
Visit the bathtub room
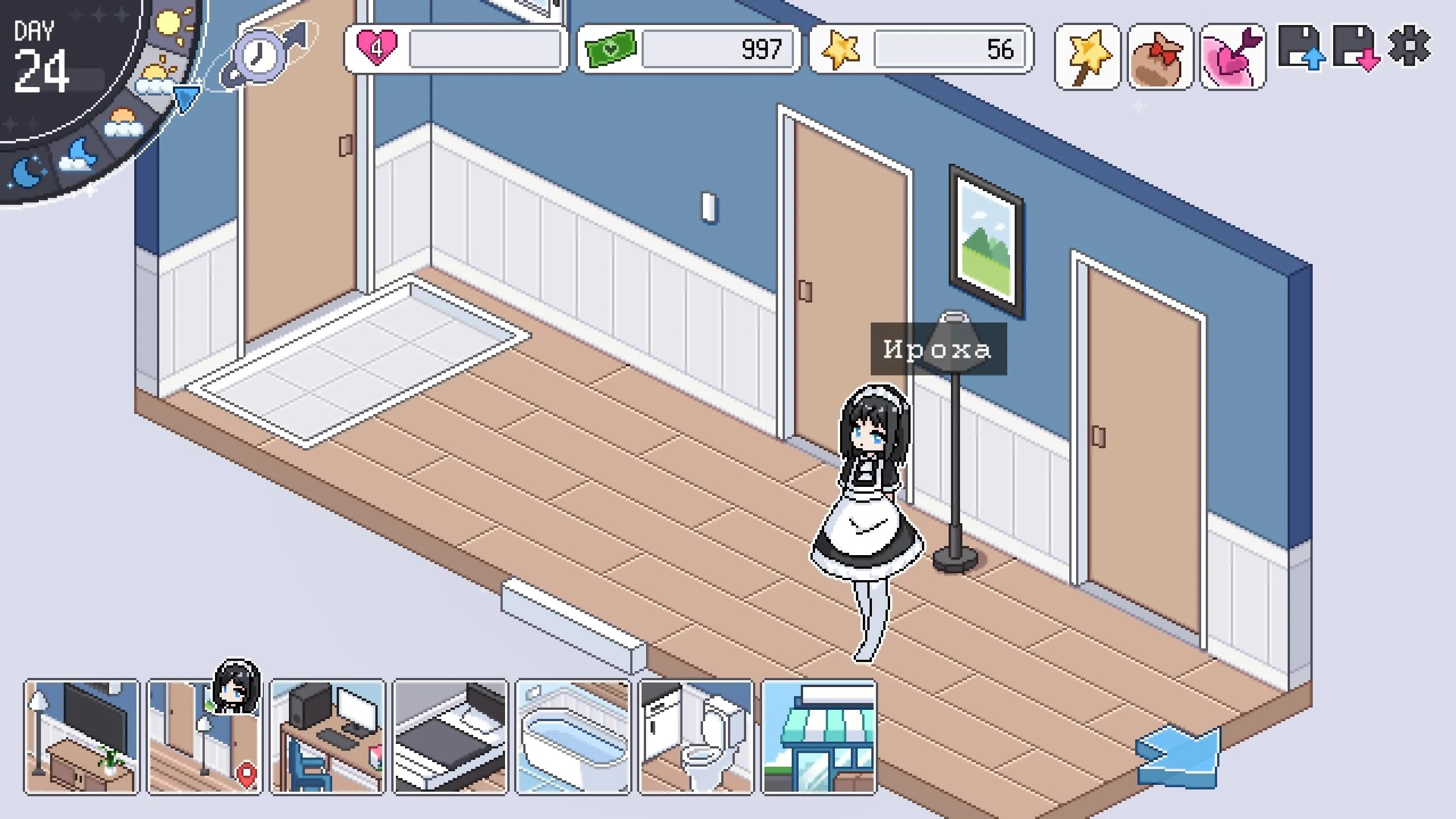[x=573, y=737]
